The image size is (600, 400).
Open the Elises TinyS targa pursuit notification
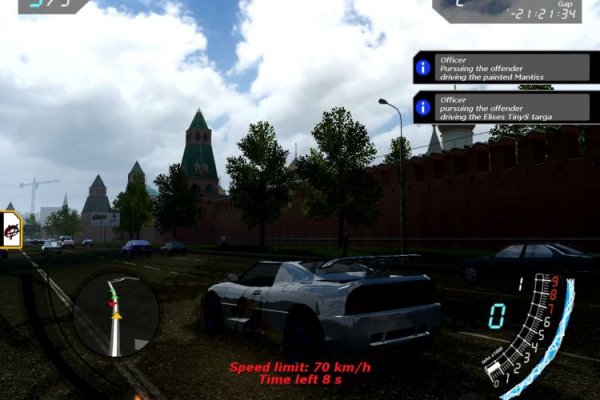(501, 107)
